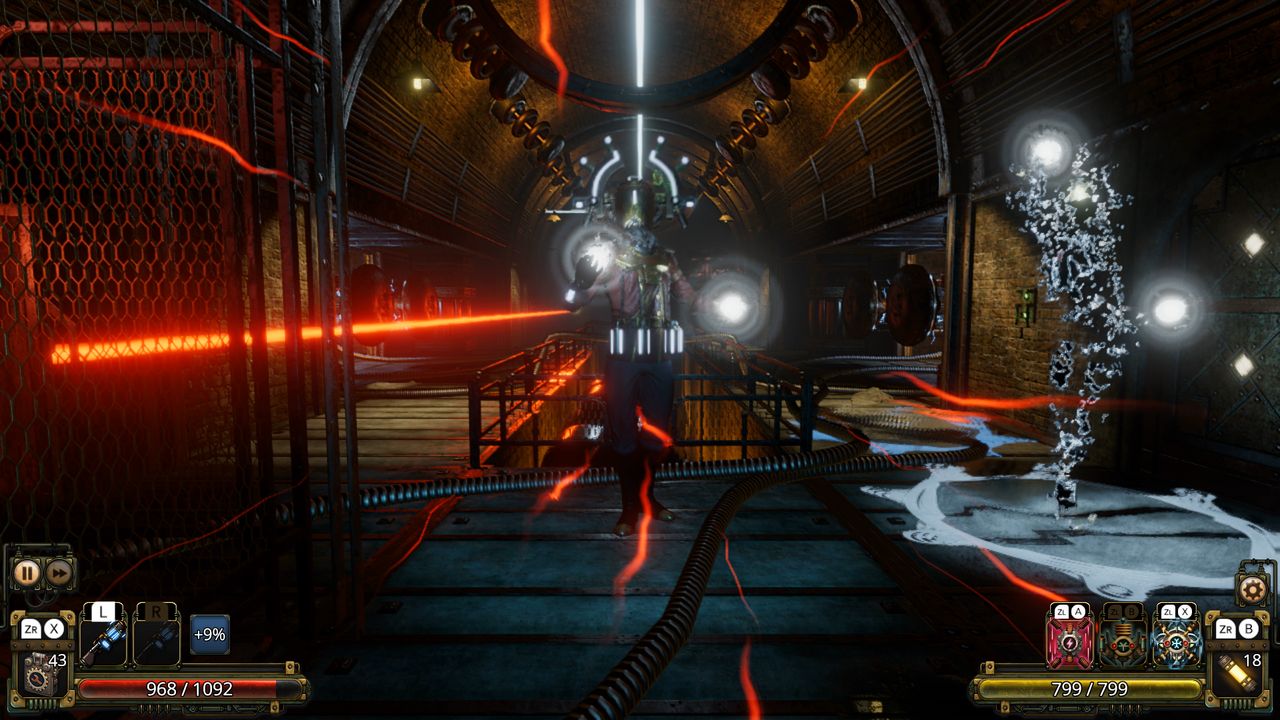Screen dimensions: 1280x720
Task: Select the L-slot drill weapon
Action: (103, 640)
